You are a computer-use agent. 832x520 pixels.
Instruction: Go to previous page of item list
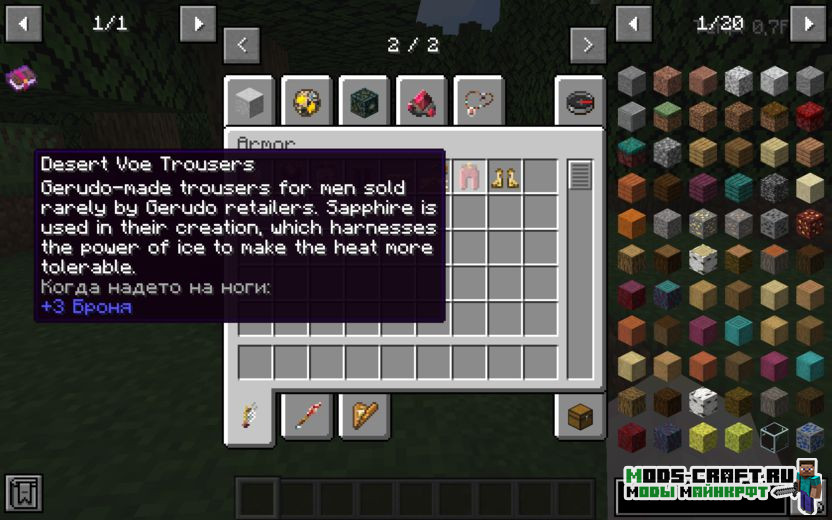[x=634, y=24]
